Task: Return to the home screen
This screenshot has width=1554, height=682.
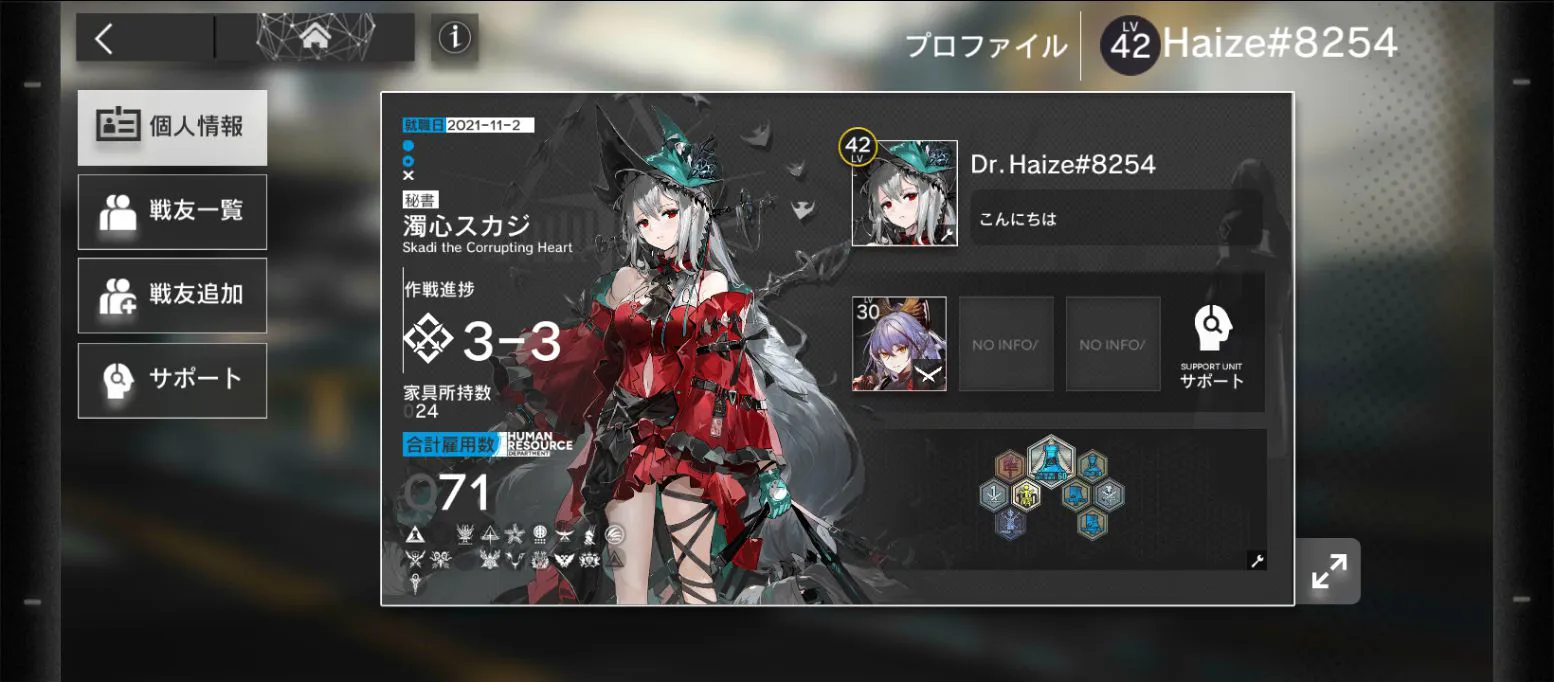Action: pyautogui.click(x=315, y=38)
